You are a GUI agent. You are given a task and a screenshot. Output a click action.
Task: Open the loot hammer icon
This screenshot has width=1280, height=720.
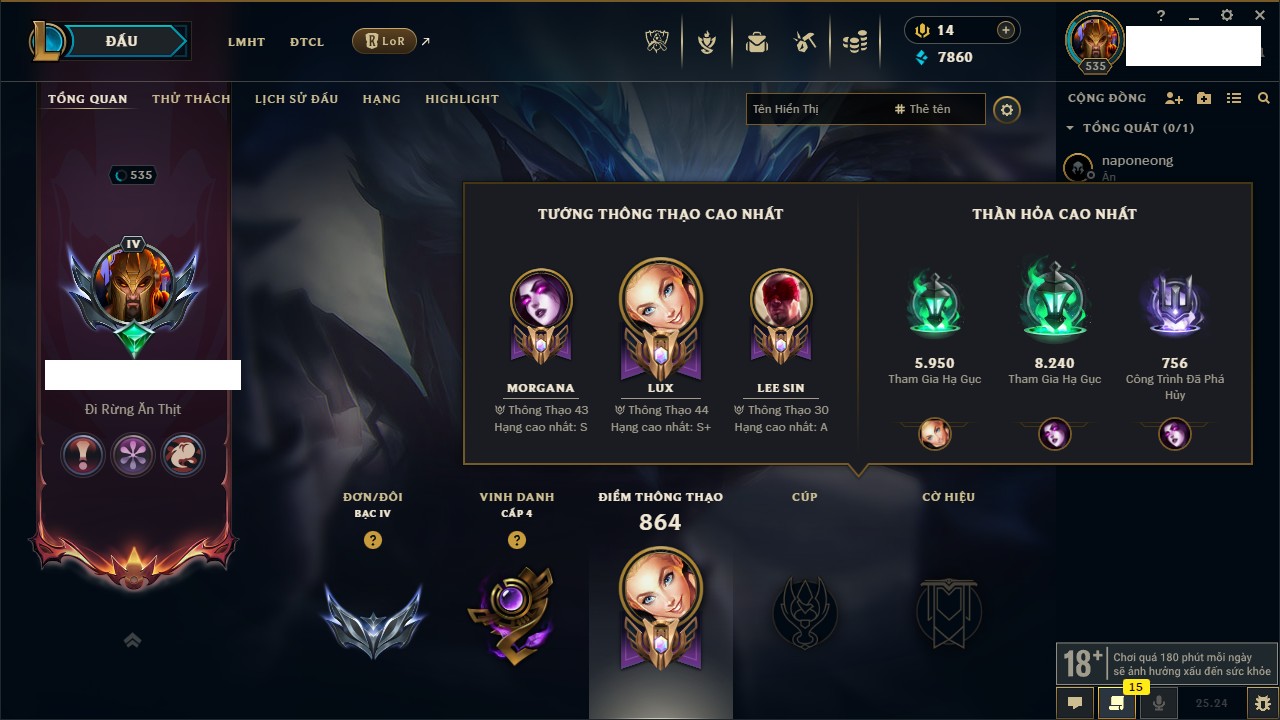805,43
